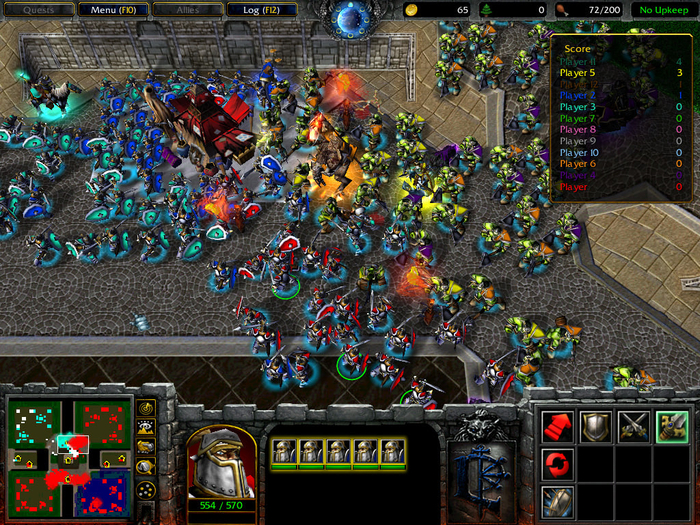Activate the Defend shield ability
Image resolution: width=700 pixels, height=525 pixels.
558,501
